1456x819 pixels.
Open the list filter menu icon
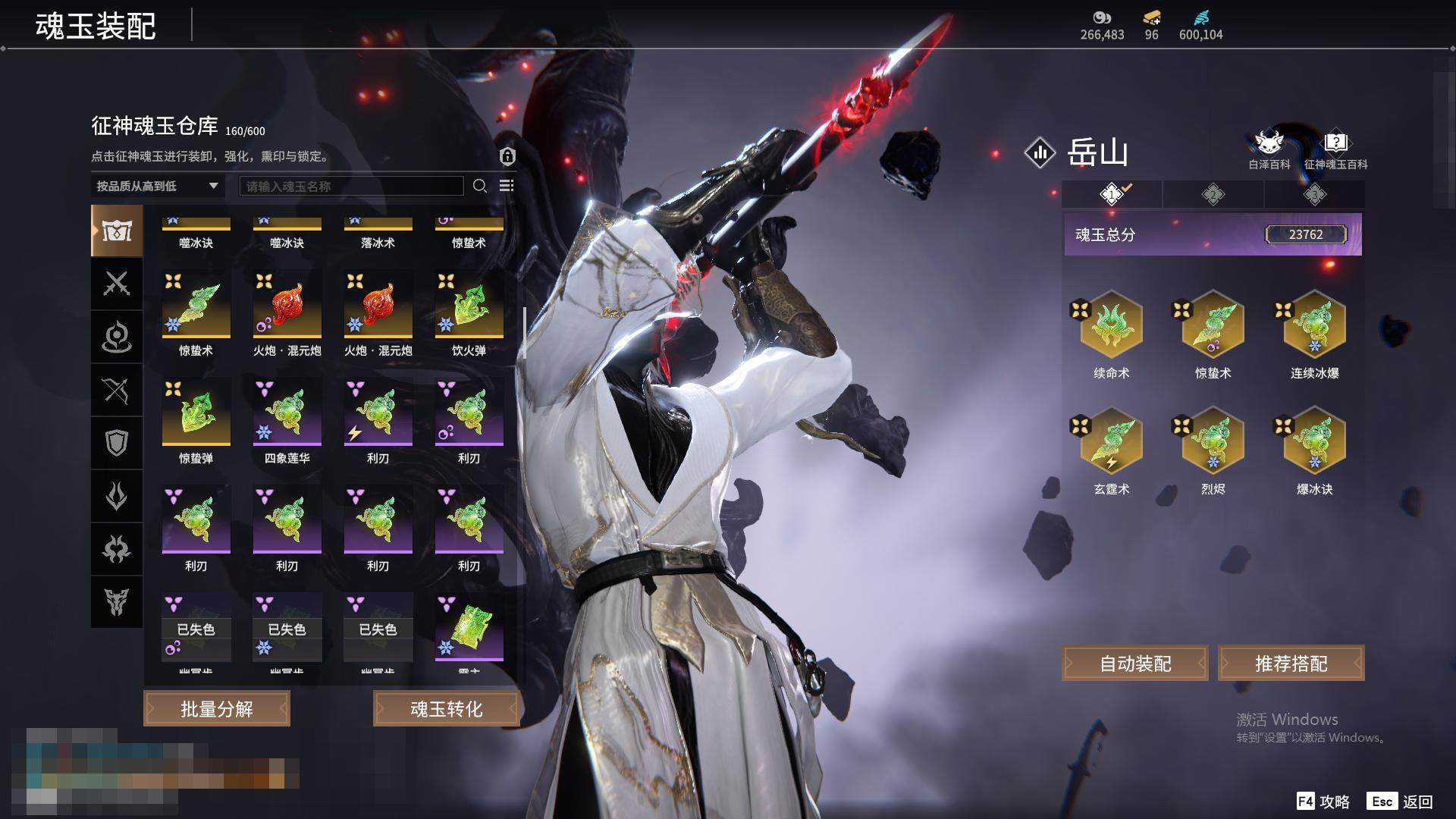tap(507, 186)
